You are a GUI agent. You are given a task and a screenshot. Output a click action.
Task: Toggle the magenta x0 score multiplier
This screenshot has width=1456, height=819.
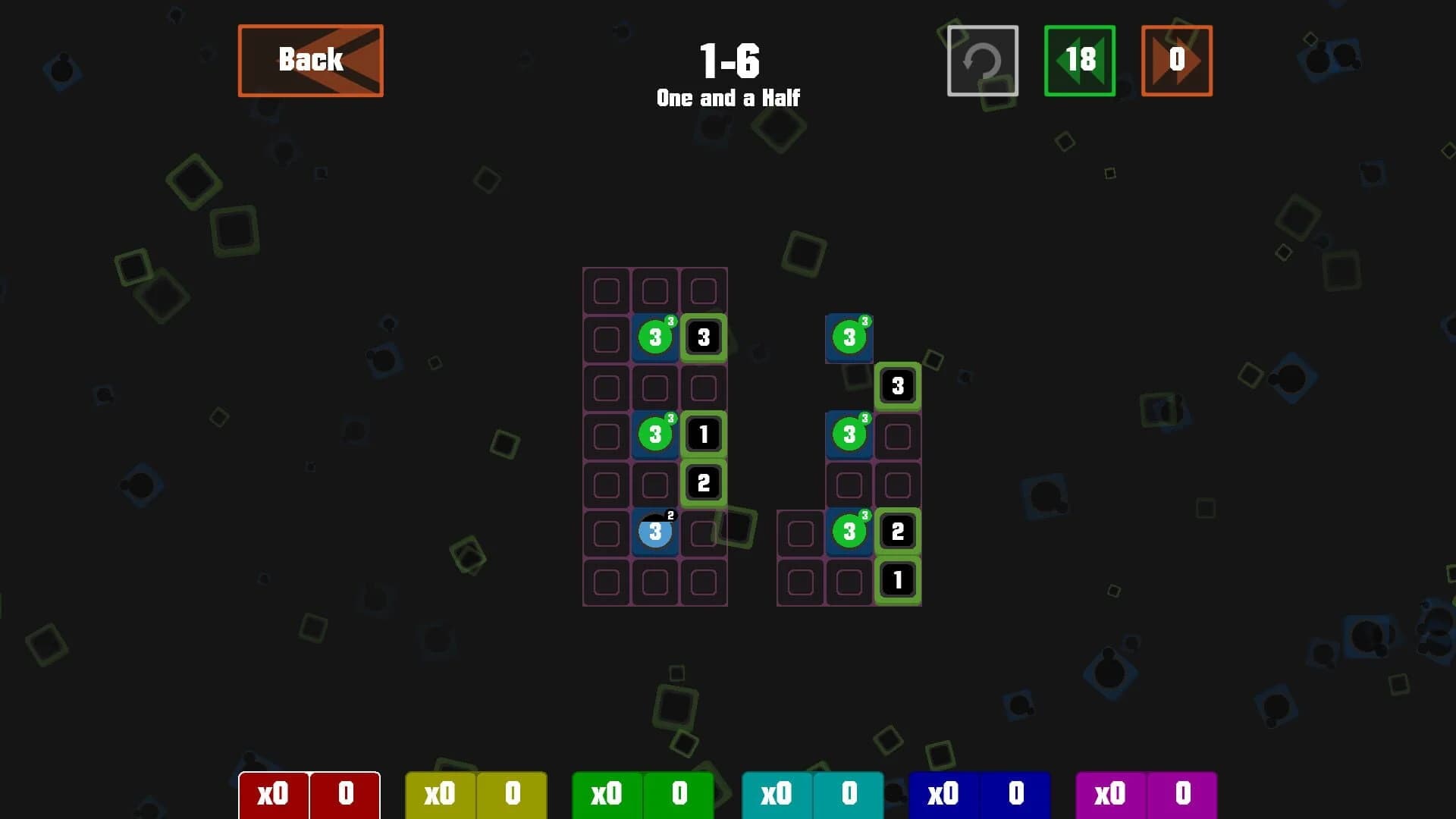coord(1110,795)
